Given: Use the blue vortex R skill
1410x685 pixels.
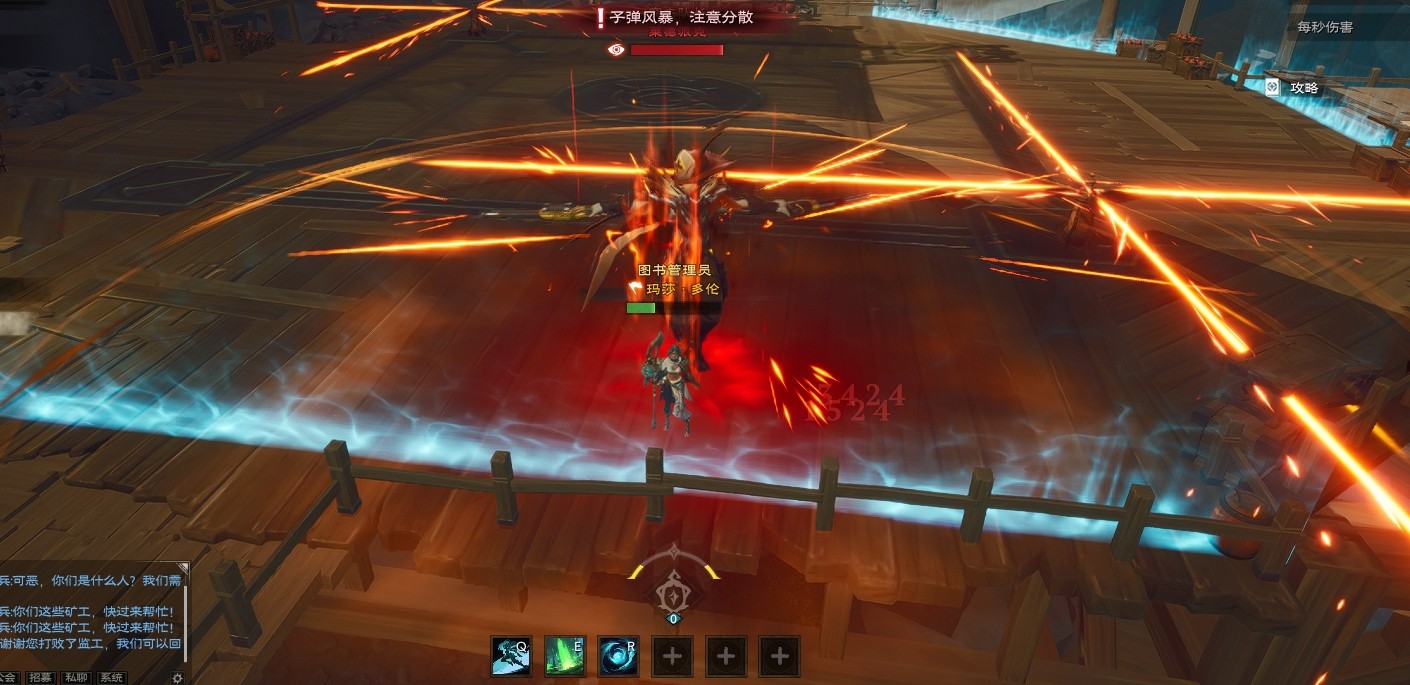Looking at the screenshot, I should pos(618,656).
